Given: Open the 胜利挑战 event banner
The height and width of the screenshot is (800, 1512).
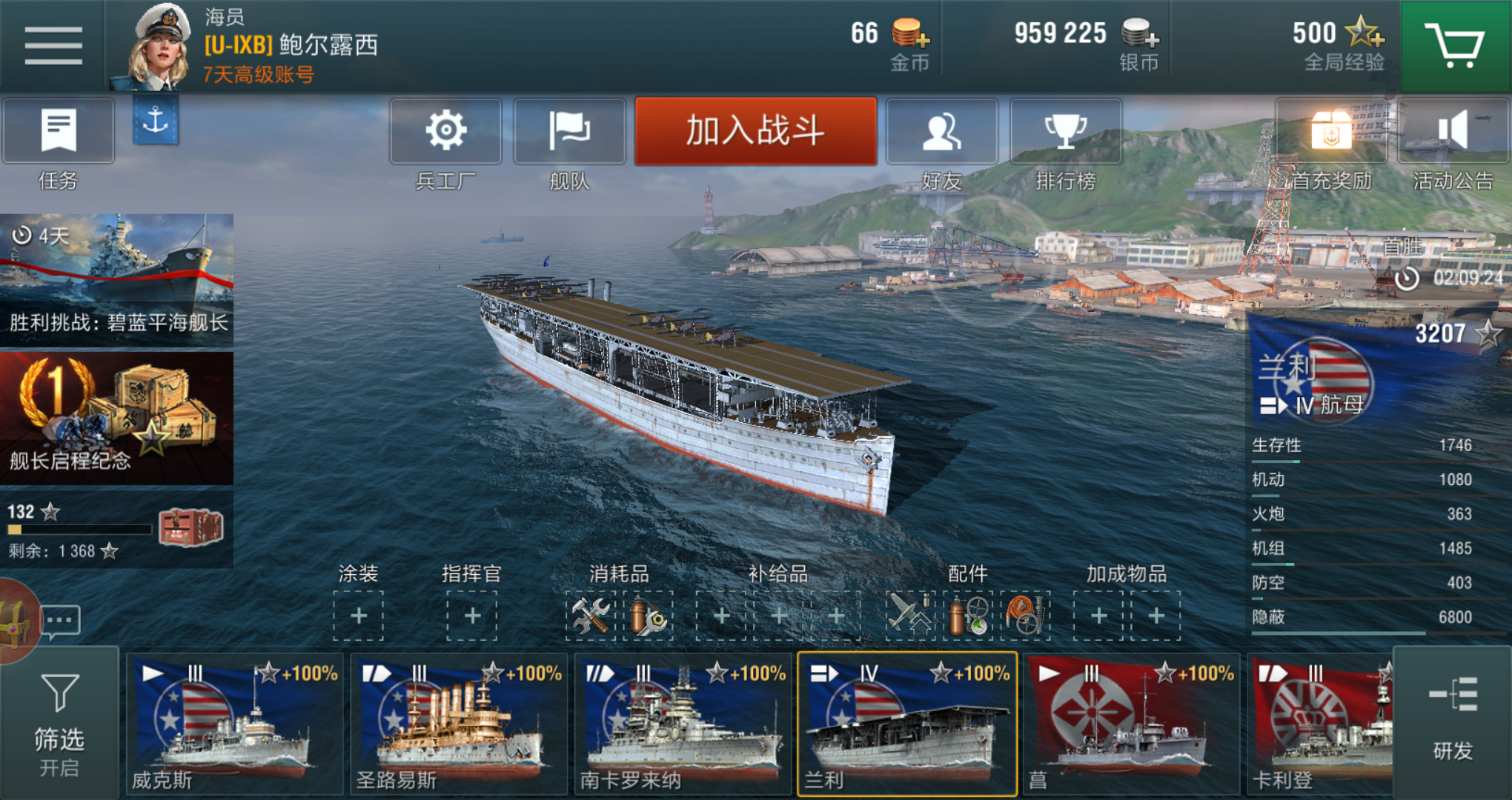Looking at the screenshot, I should pyautogui.click(x=116, y=279).
